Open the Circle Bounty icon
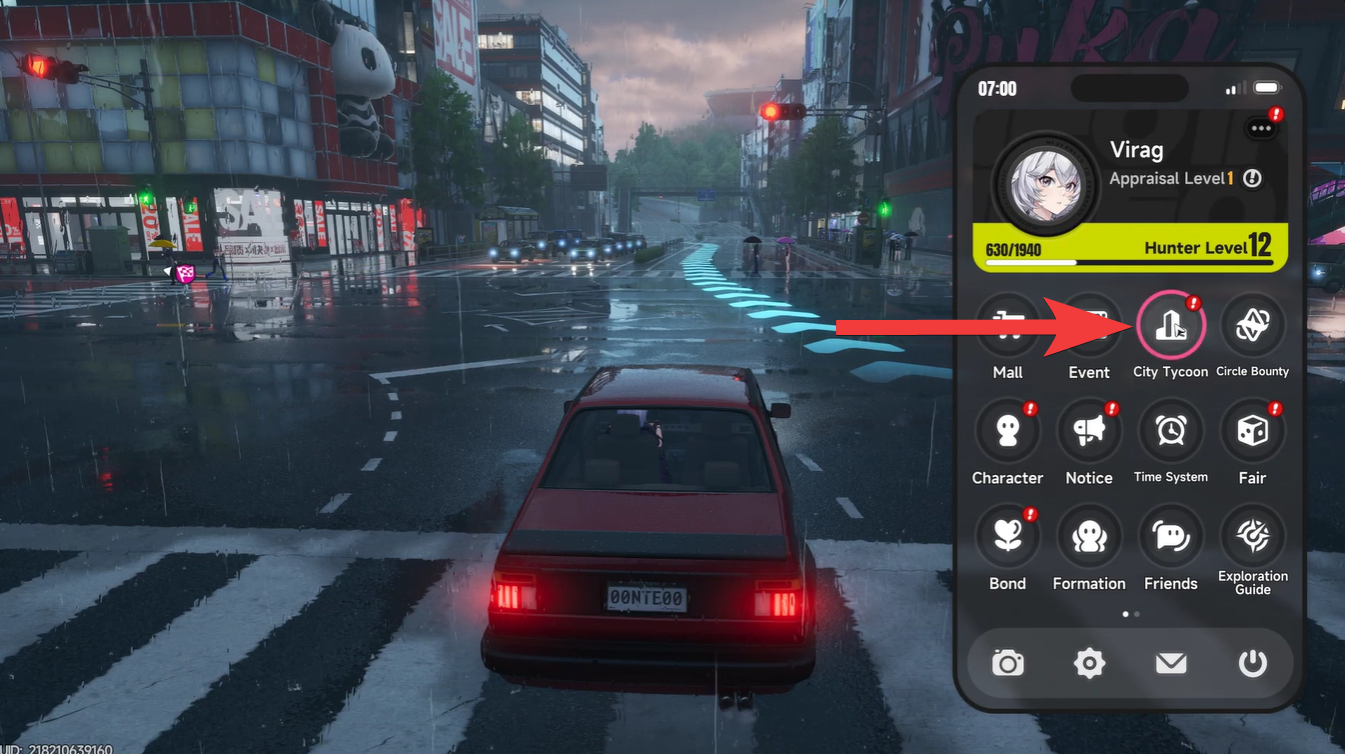The height and width of the screenshot is (754, 1345). pyautogui.click(x=1253, y=325)
